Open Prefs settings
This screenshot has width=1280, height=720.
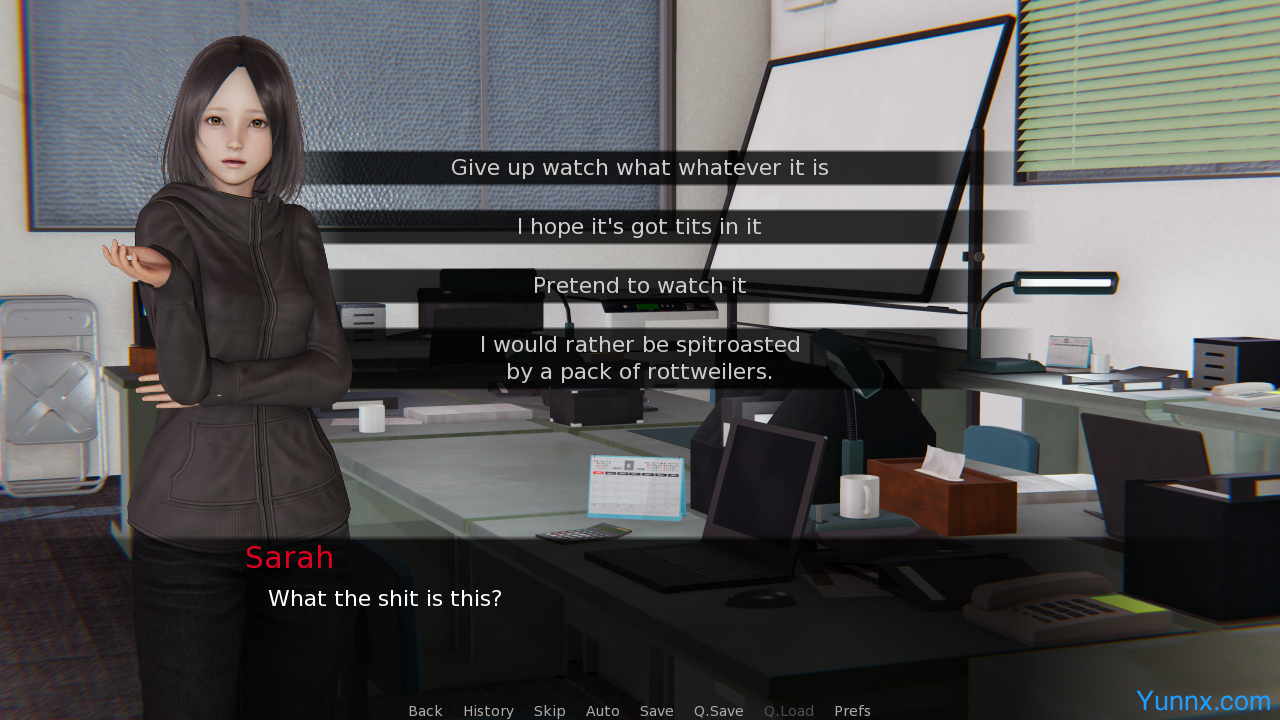[852, 711]
